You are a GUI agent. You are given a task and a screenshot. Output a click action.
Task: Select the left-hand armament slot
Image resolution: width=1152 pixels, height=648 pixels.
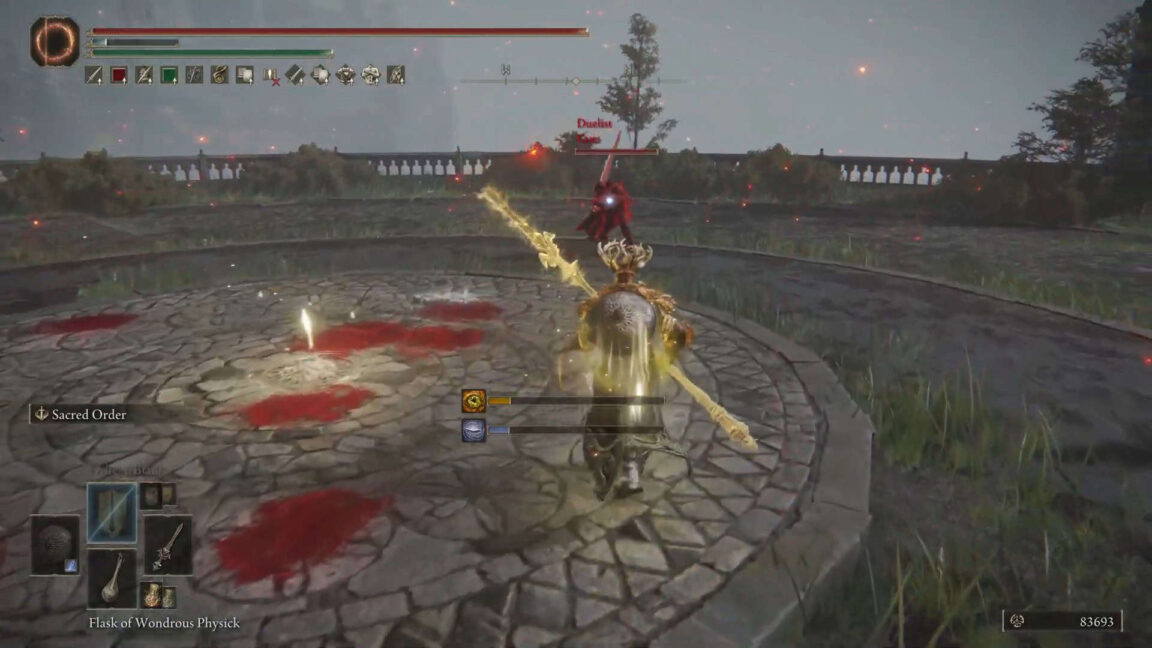[54, 546]
